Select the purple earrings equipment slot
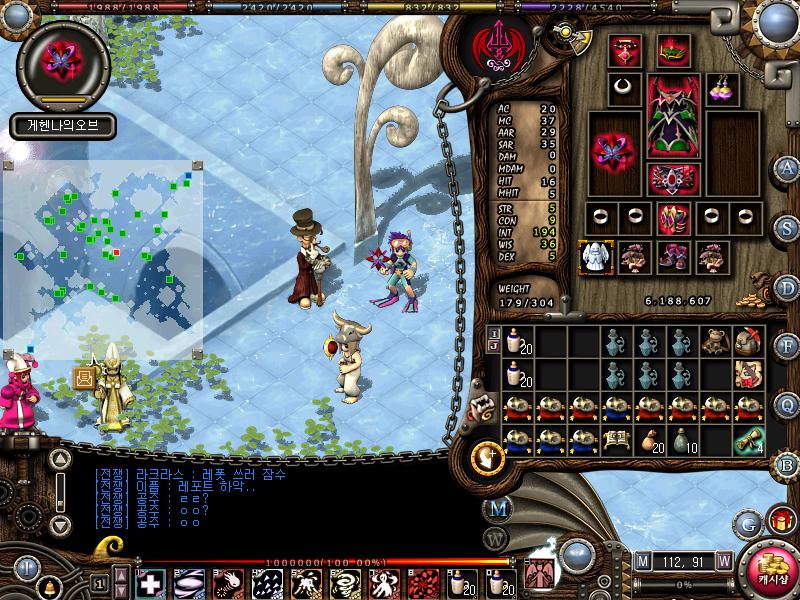The width and height of the screenshot is (800, 600). pyautogui.click(x=721, y=87)
